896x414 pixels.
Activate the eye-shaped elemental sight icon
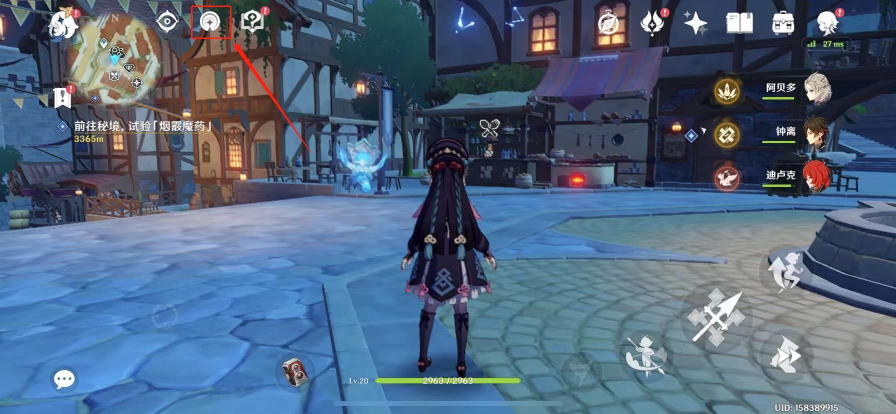point(166,22)
